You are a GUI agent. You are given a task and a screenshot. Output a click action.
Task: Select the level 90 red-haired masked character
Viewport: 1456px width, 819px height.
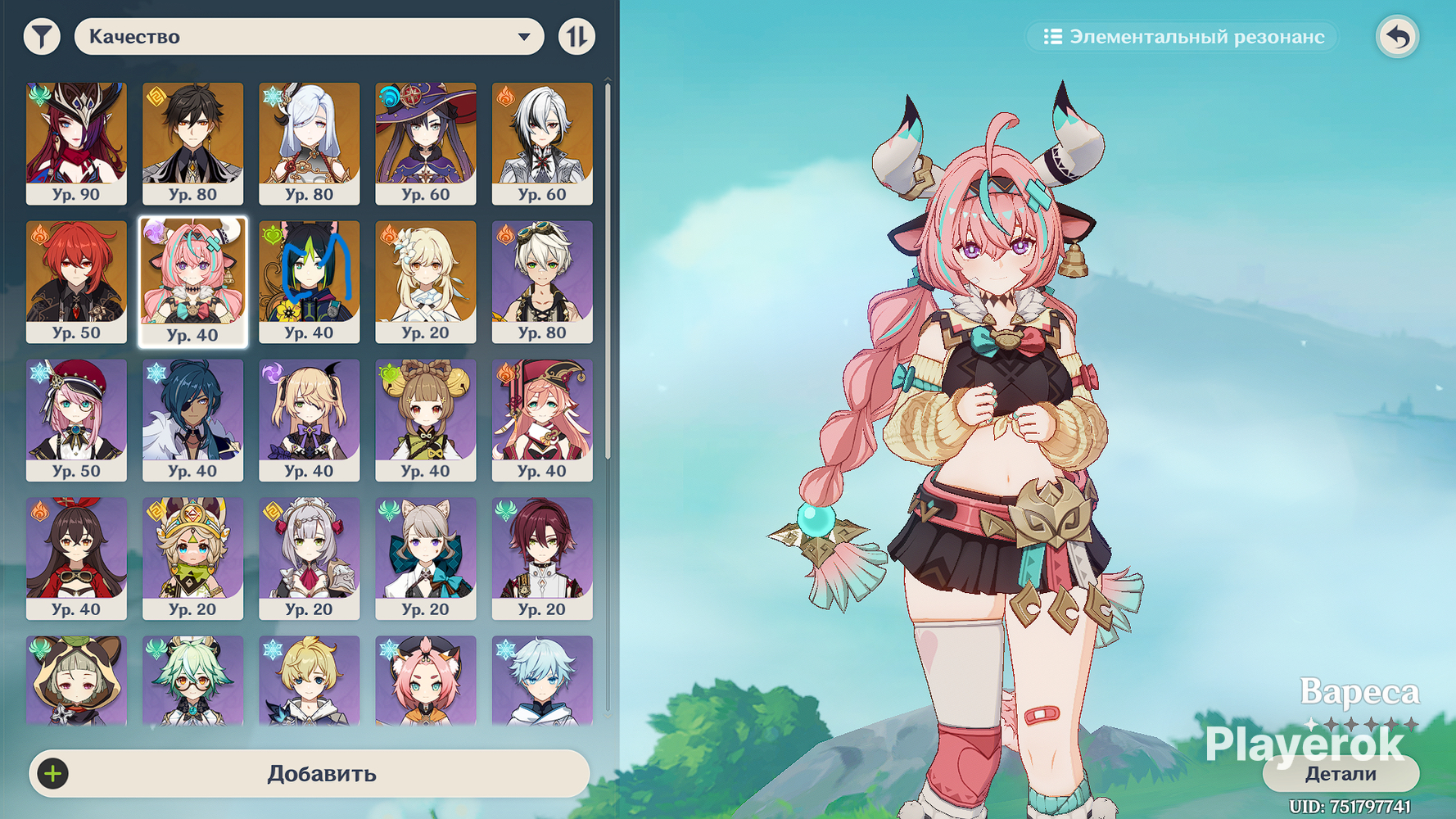point(76,143)
